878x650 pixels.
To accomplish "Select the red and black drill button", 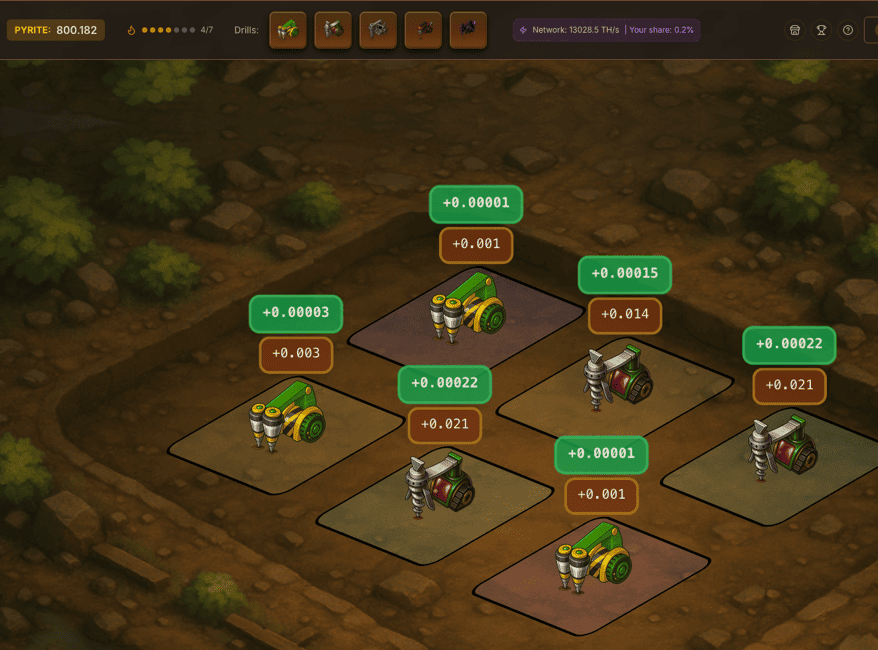I will tap(423, 30).
